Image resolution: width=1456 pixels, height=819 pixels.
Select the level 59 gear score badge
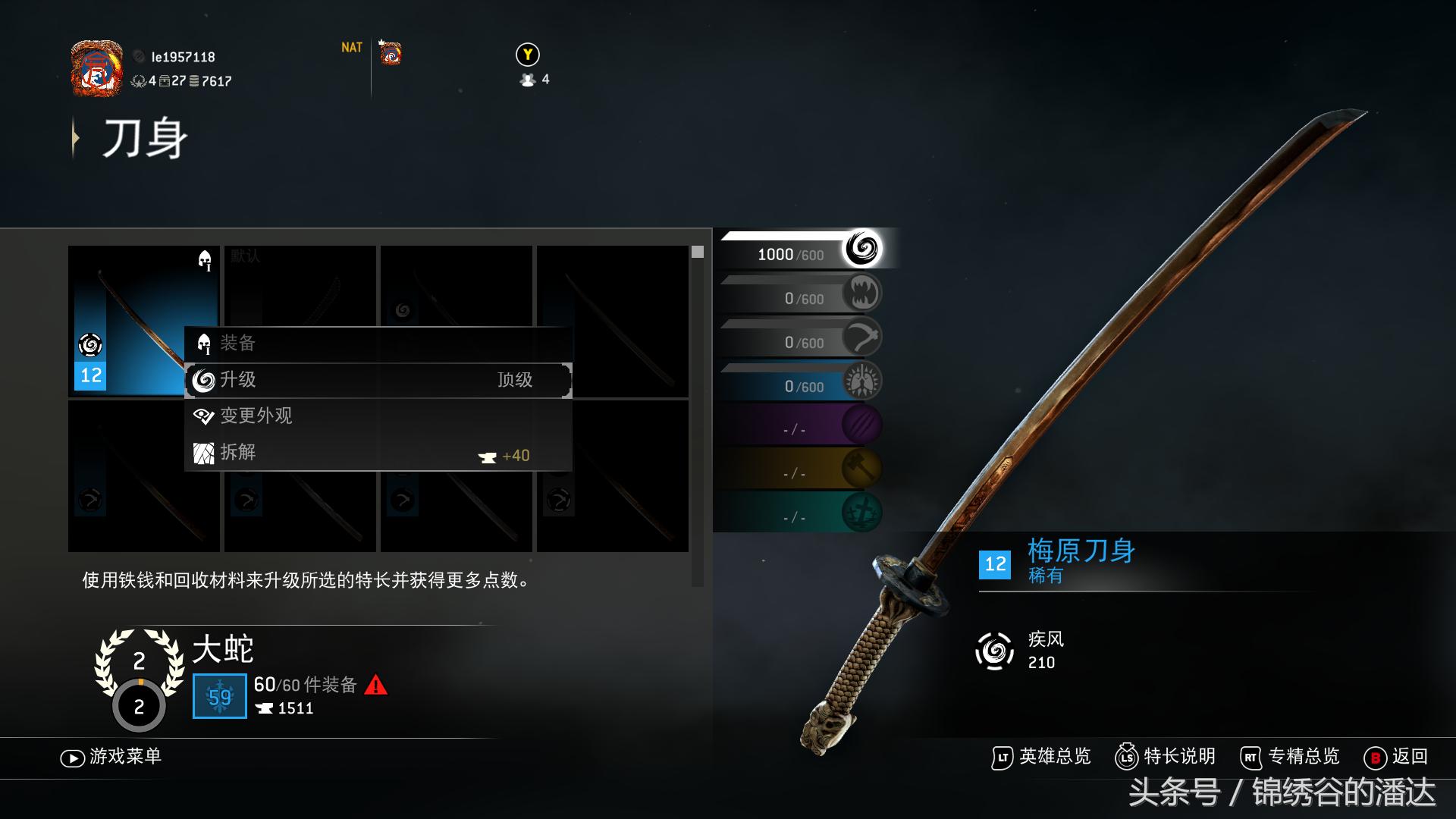(220, 696)
